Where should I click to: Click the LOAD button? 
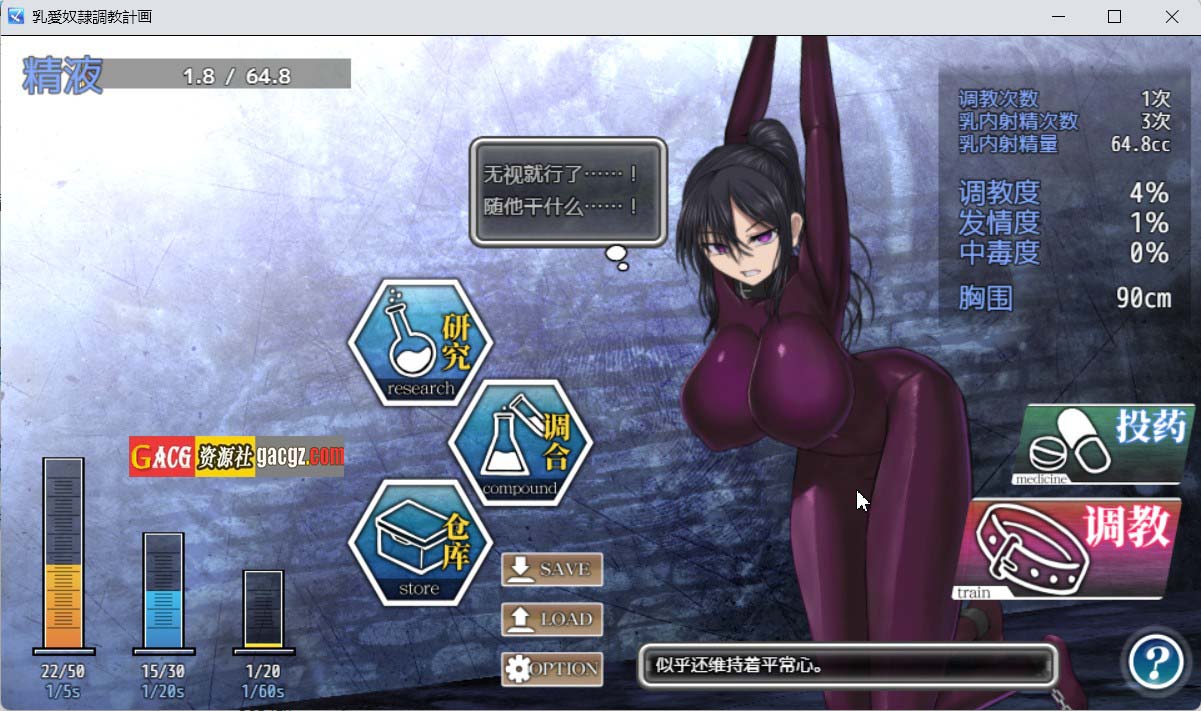click(552, 619)
